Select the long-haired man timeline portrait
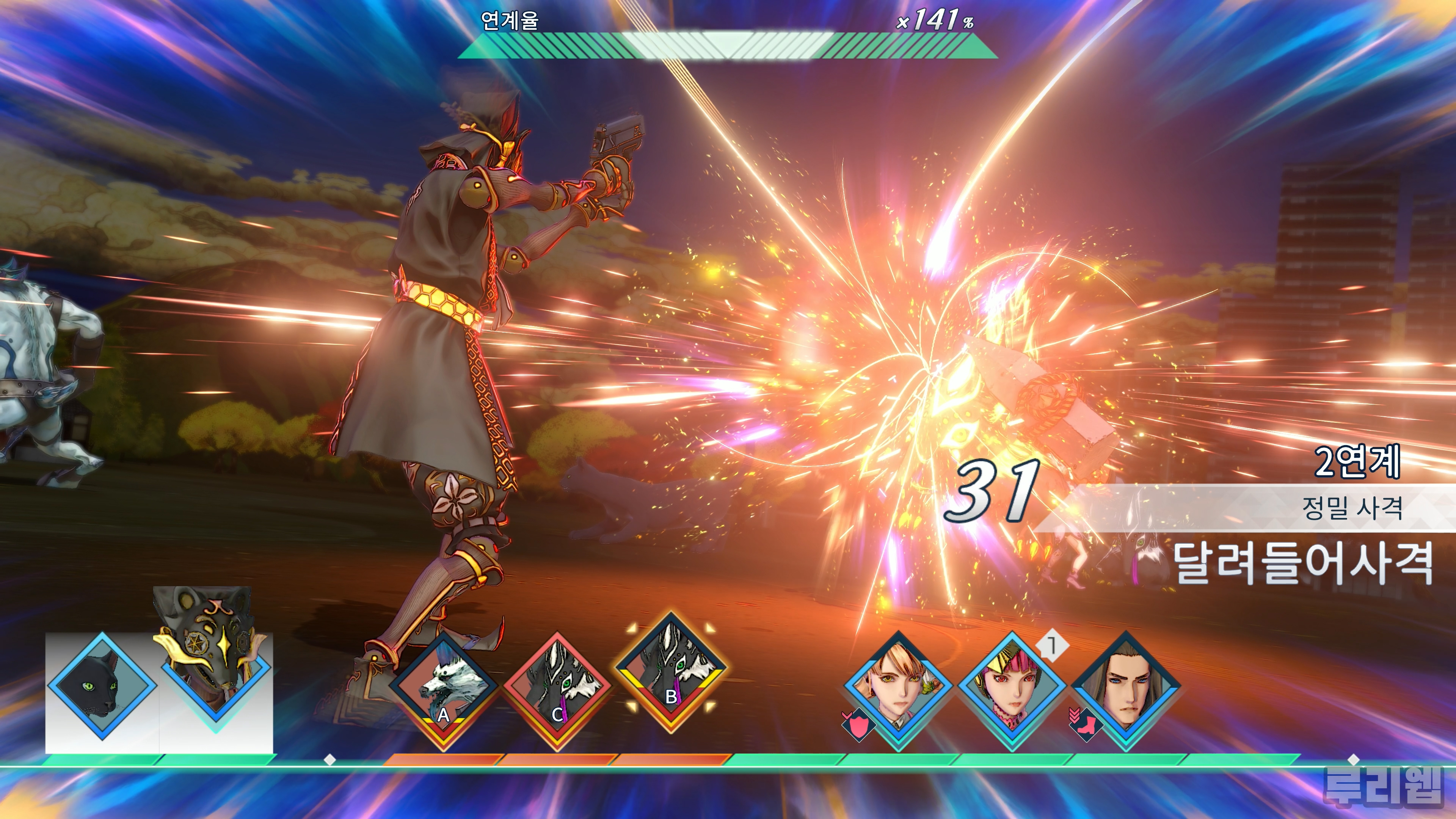This screenshot has width=1456, height=819. click(1126, 687)
